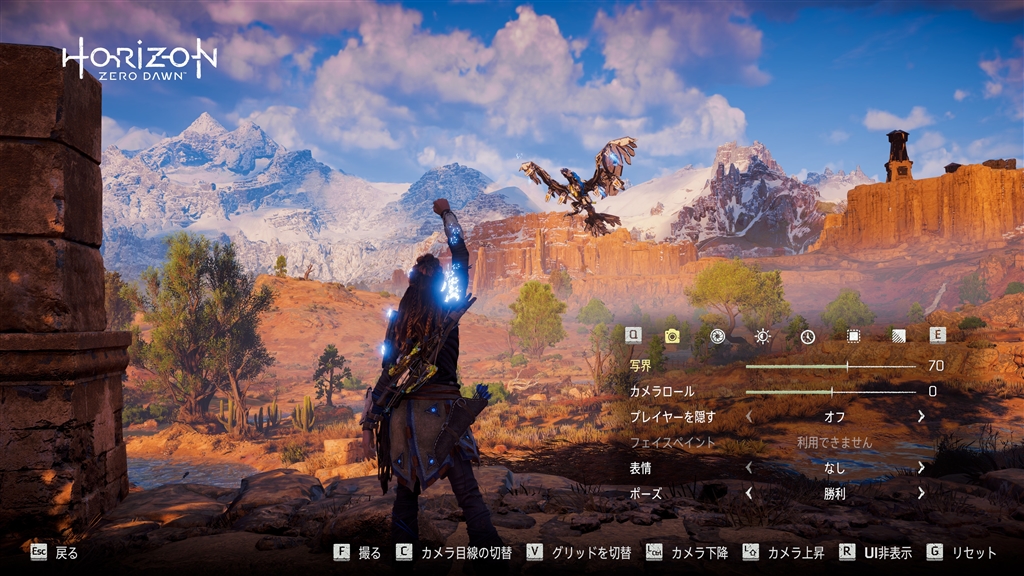This screenshot has height=576, width=1024.
Task: Open the gradient filter tab
Action: point(898,336)
